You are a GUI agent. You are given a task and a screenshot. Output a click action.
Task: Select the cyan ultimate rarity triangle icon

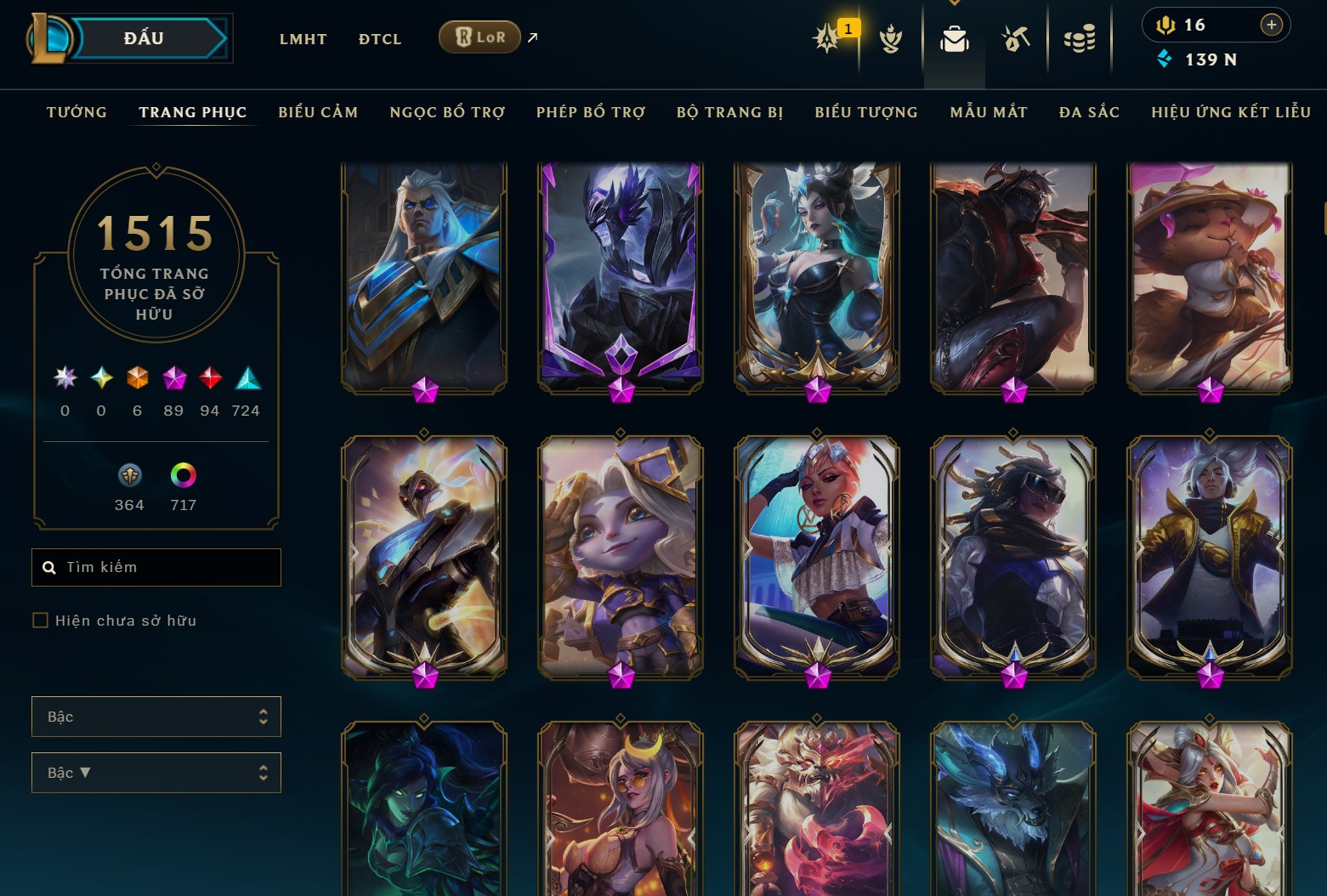[247, 380]
